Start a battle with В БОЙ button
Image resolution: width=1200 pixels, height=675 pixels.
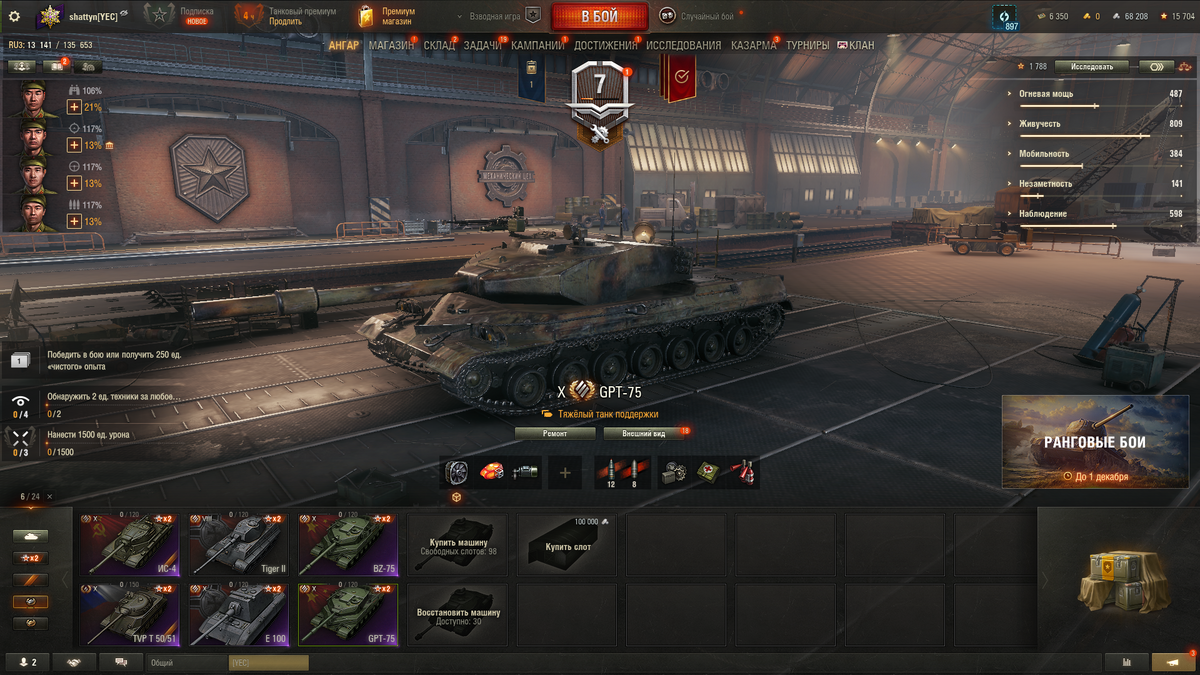click(599, 16)
